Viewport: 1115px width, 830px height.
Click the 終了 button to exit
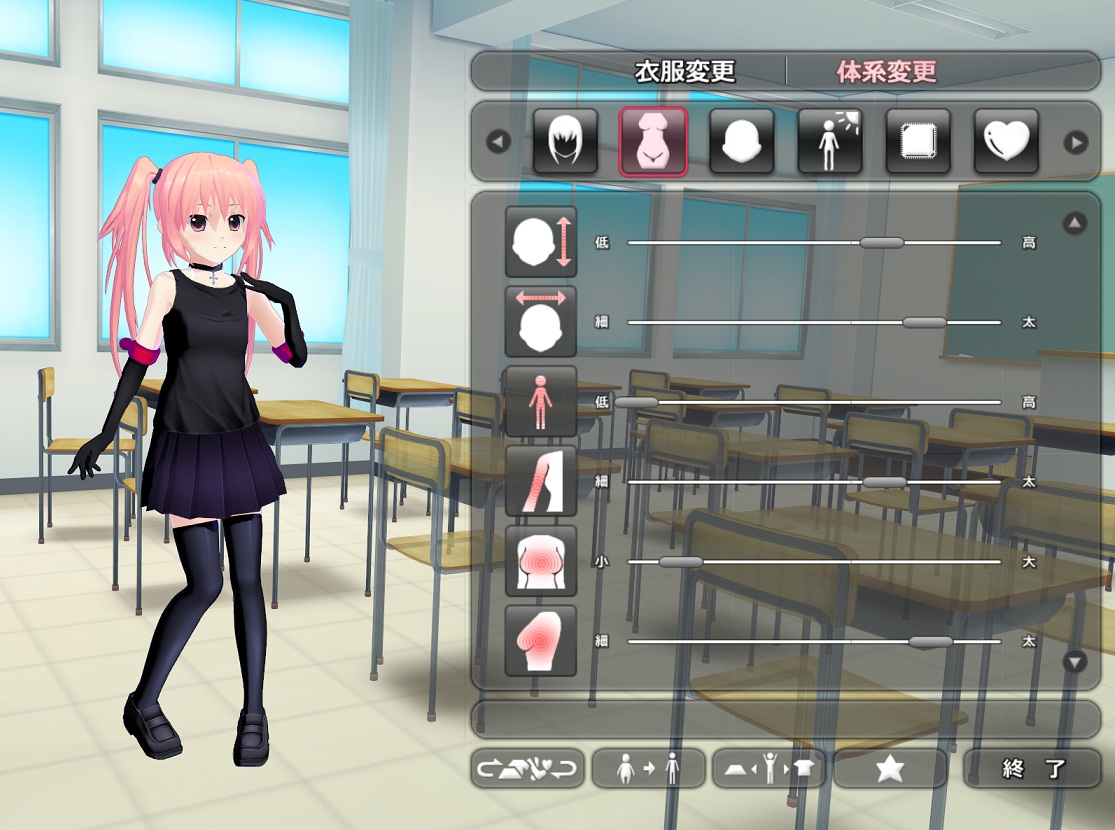tap(1032, 769)
